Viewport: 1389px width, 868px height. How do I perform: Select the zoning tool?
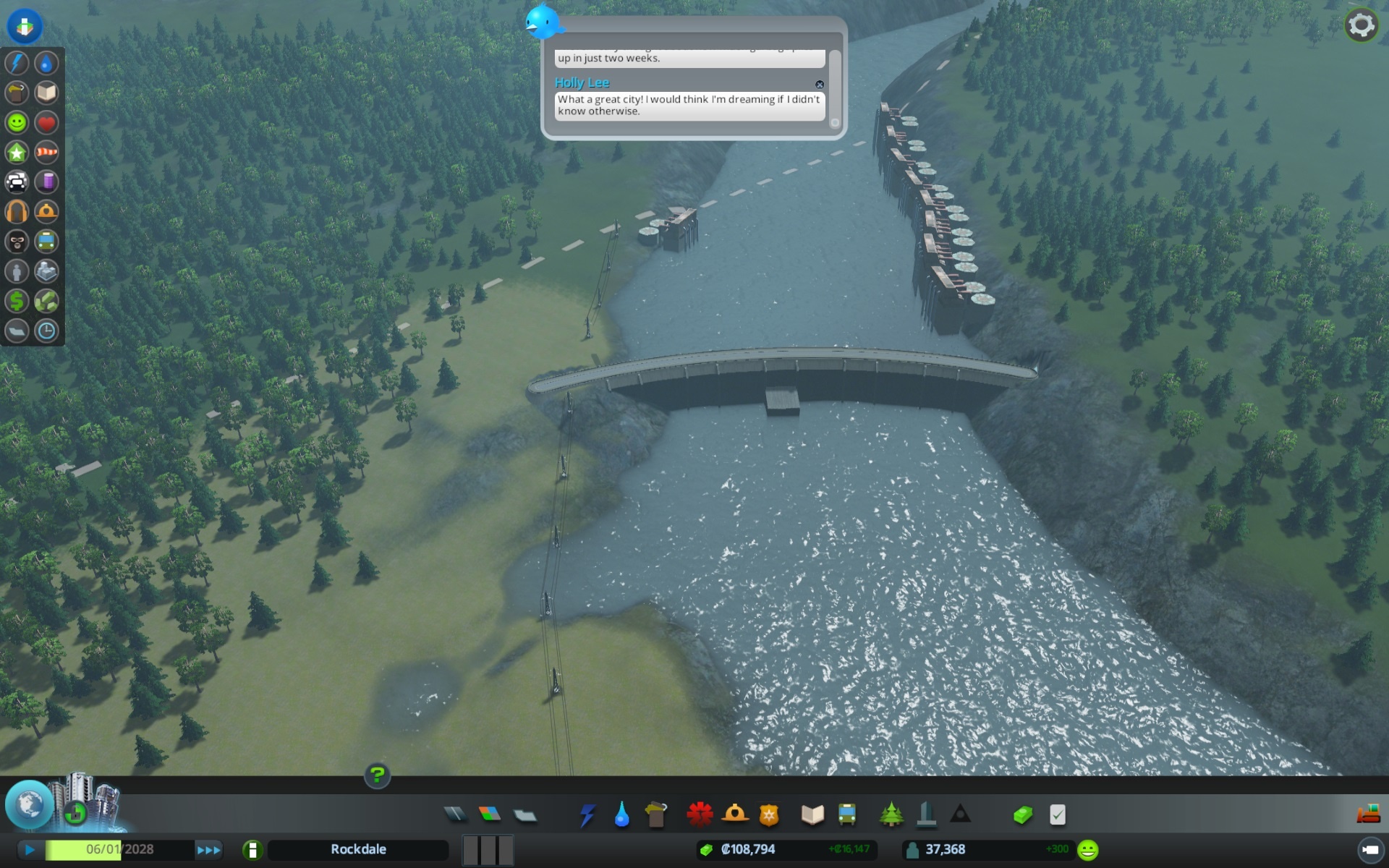(490, 814)
